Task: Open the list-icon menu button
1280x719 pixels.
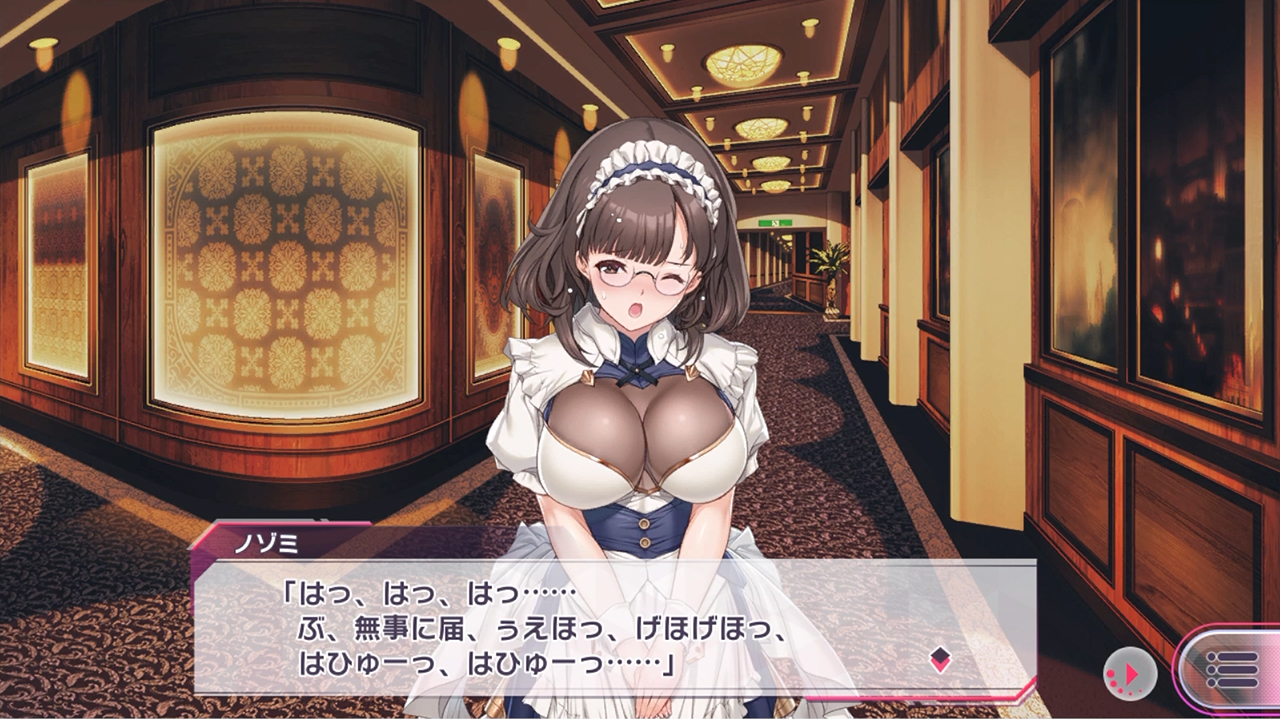Action: [x=1232, y=670]
